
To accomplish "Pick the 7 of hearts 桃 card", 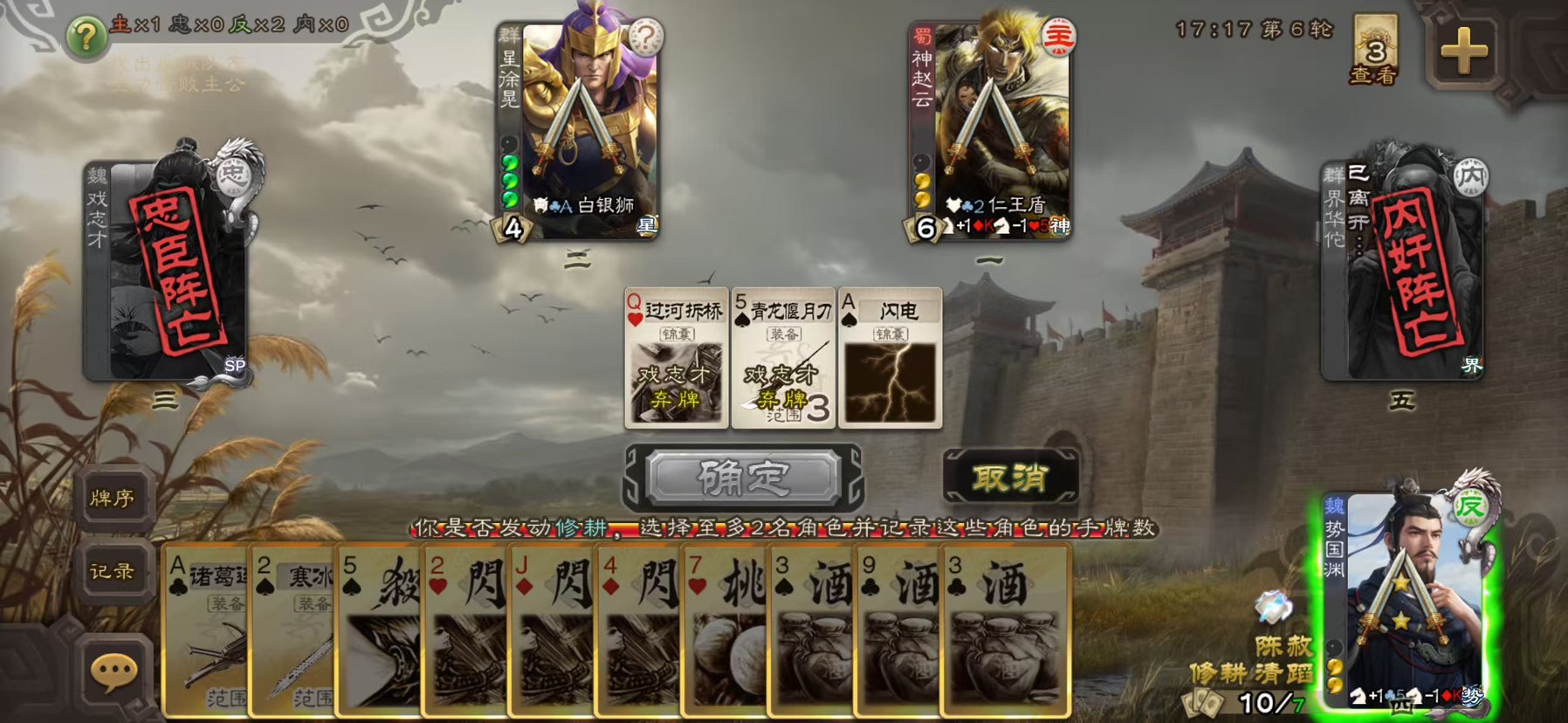I will click(x=723, y=629).
